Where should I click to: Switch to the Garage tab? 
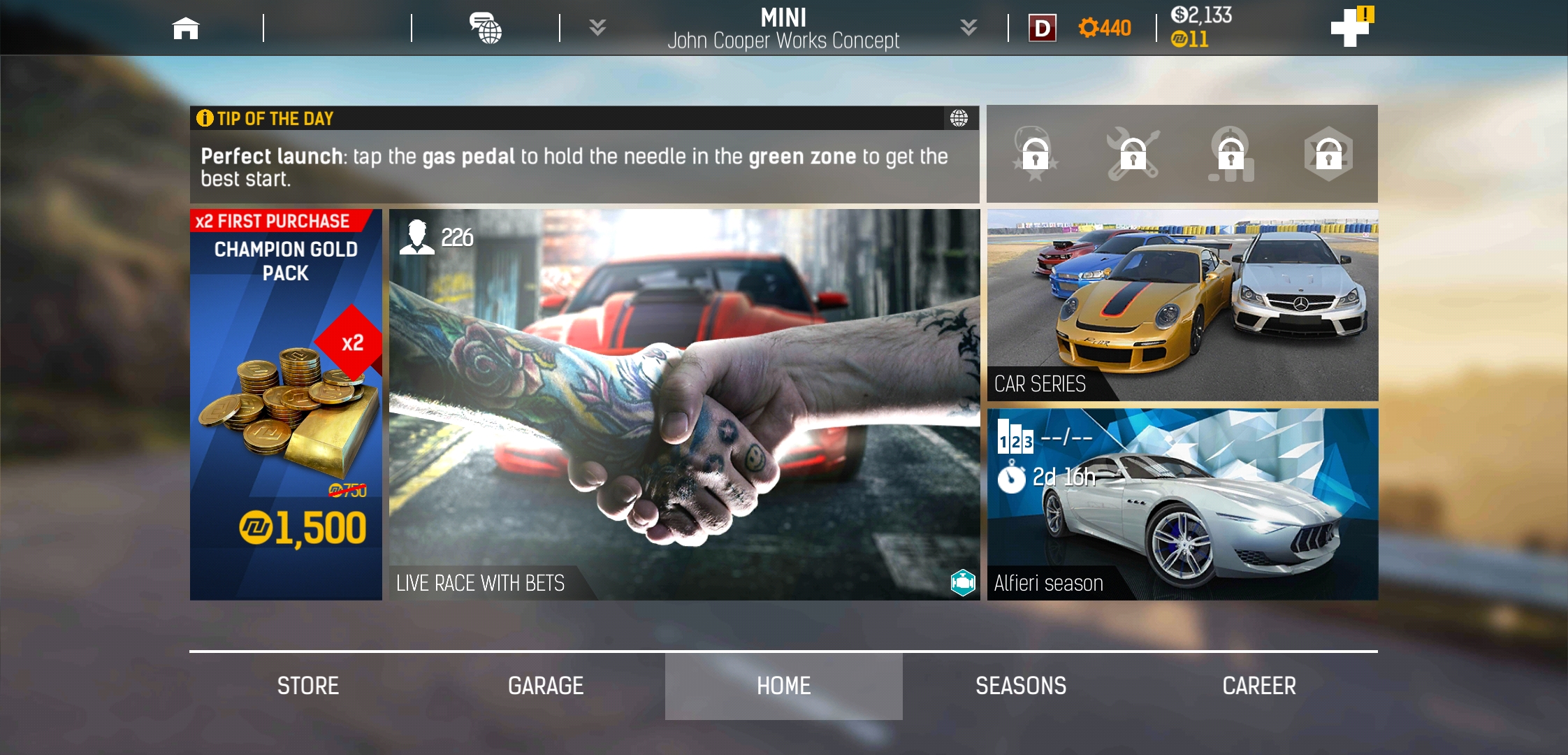tap(546, 686)
